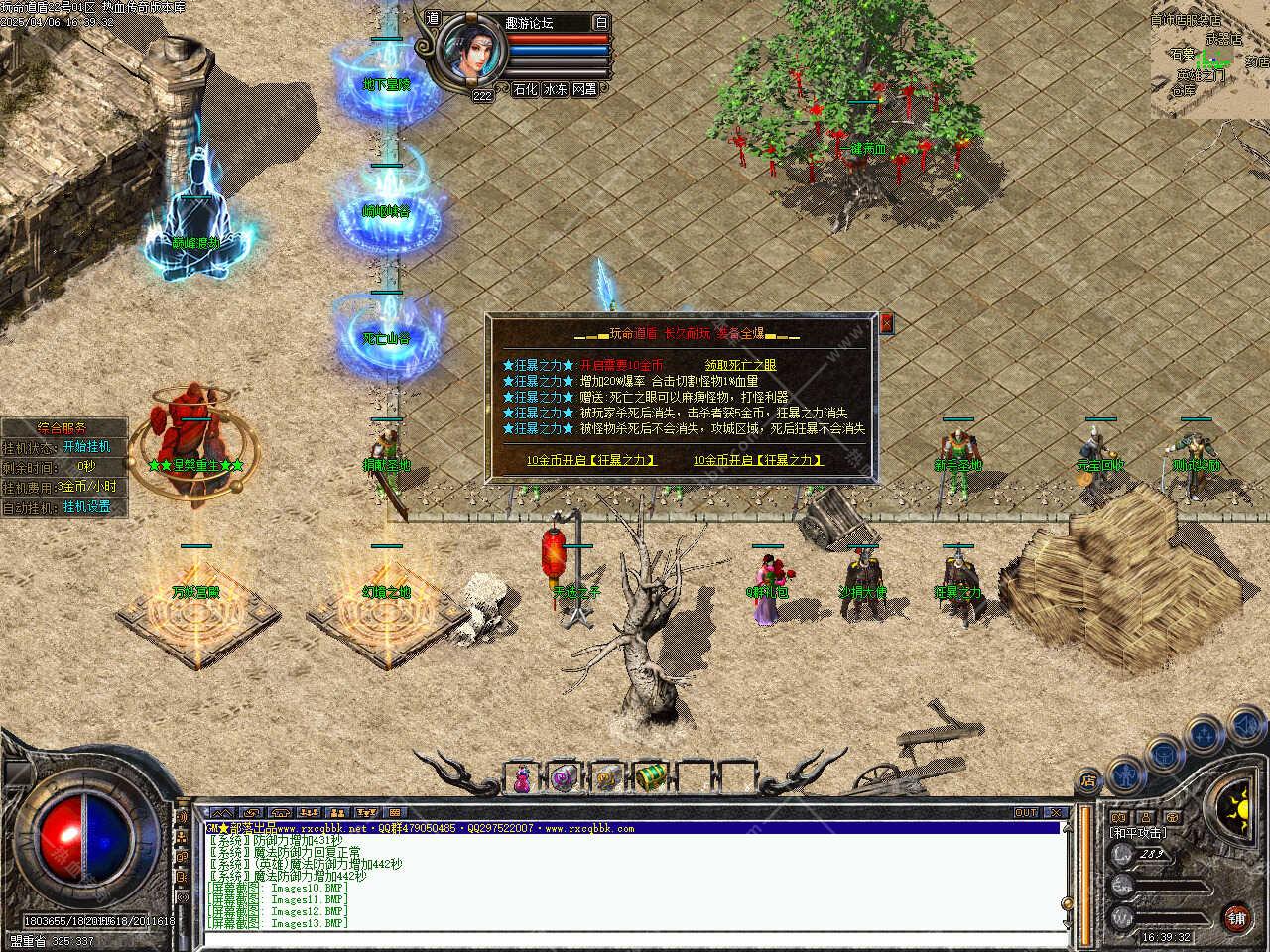Open the minimap in the corner
The image size is (1270, 952).
[x=1209, y=59]
